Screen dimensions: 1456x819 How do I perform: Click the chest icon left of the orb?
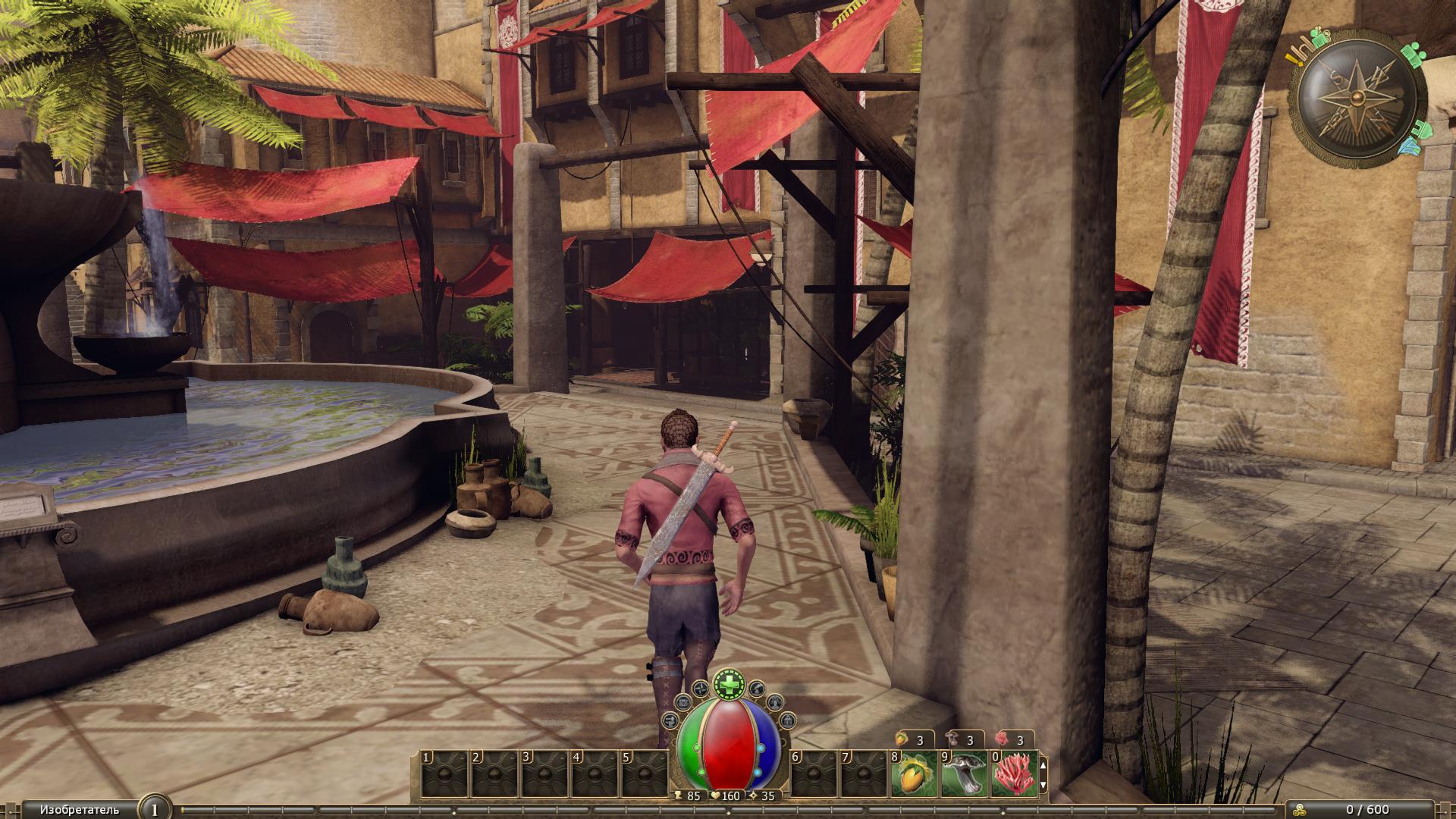[682, 702]
